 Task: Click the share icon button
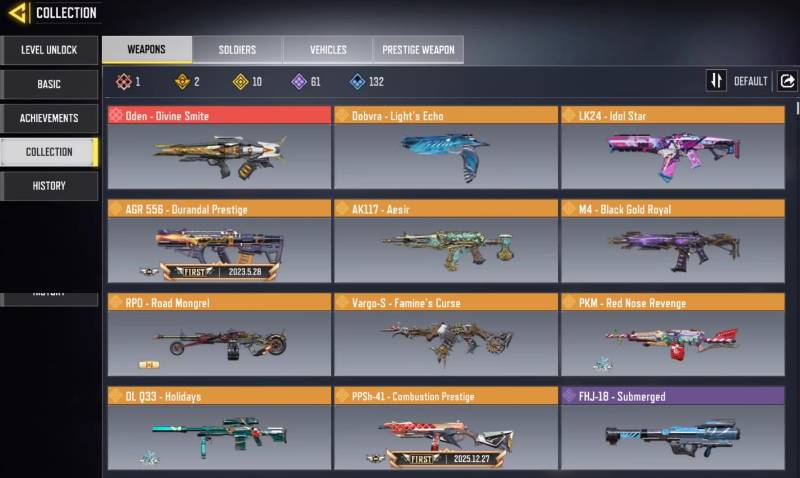[x=787, y=81]
